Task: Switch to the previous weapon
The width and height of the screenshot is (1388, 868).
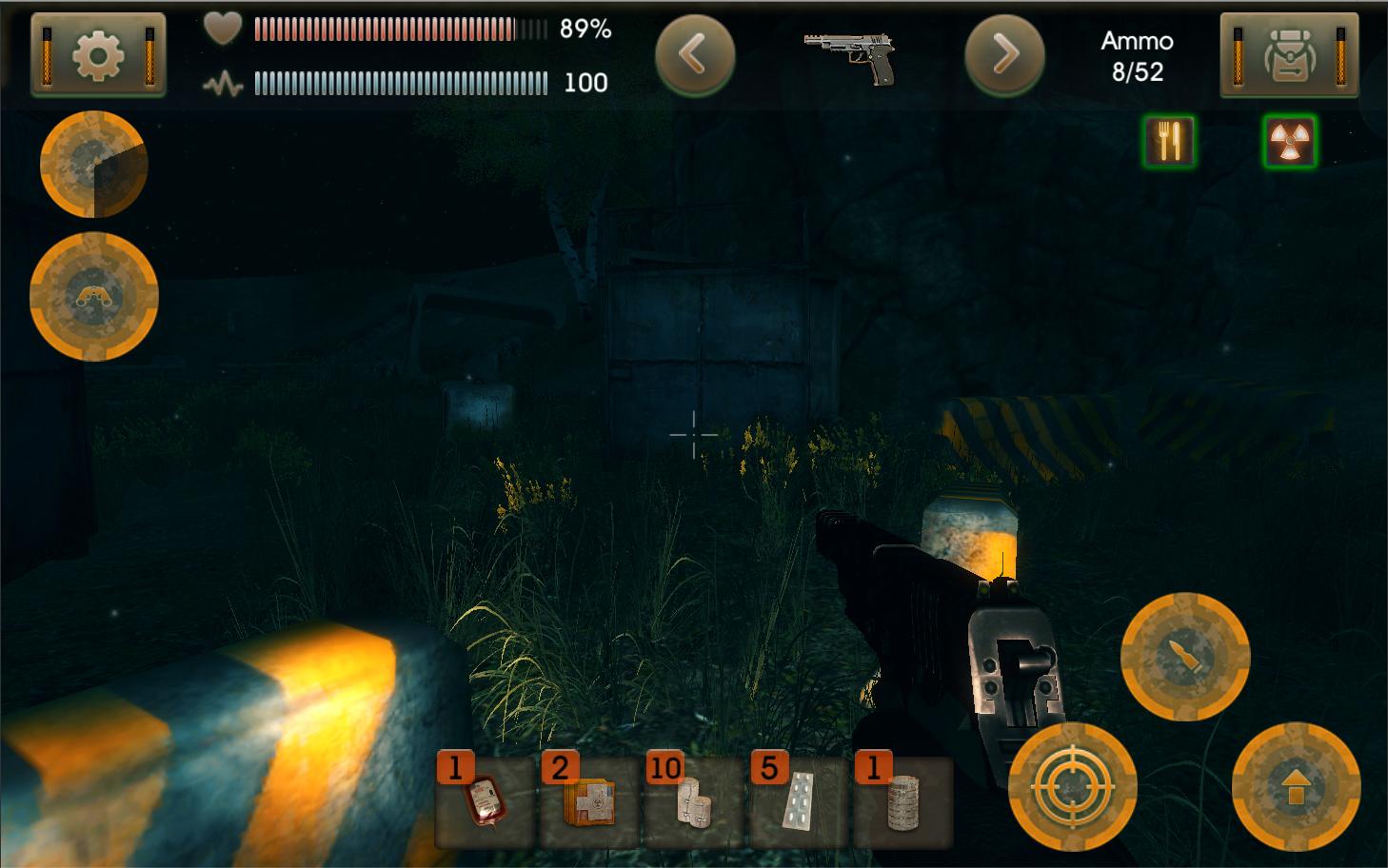Action: 695,55
